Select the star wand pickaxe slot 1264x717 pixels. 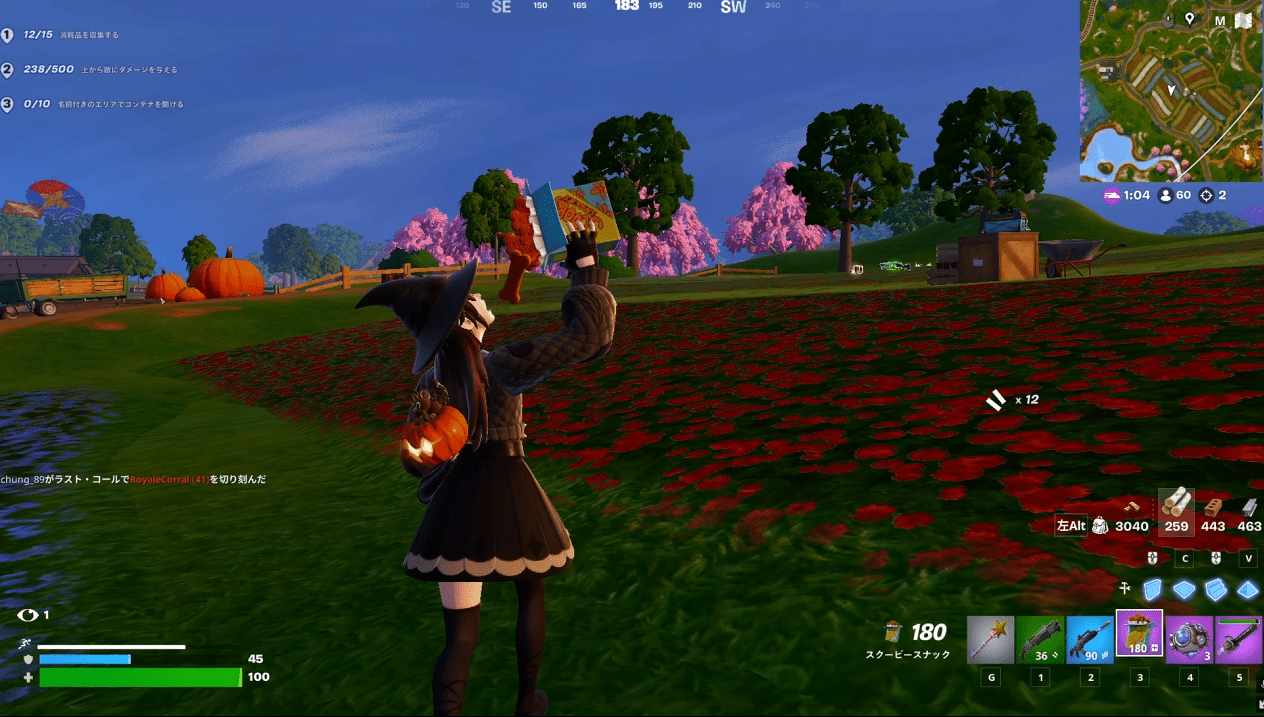(990, 640)
